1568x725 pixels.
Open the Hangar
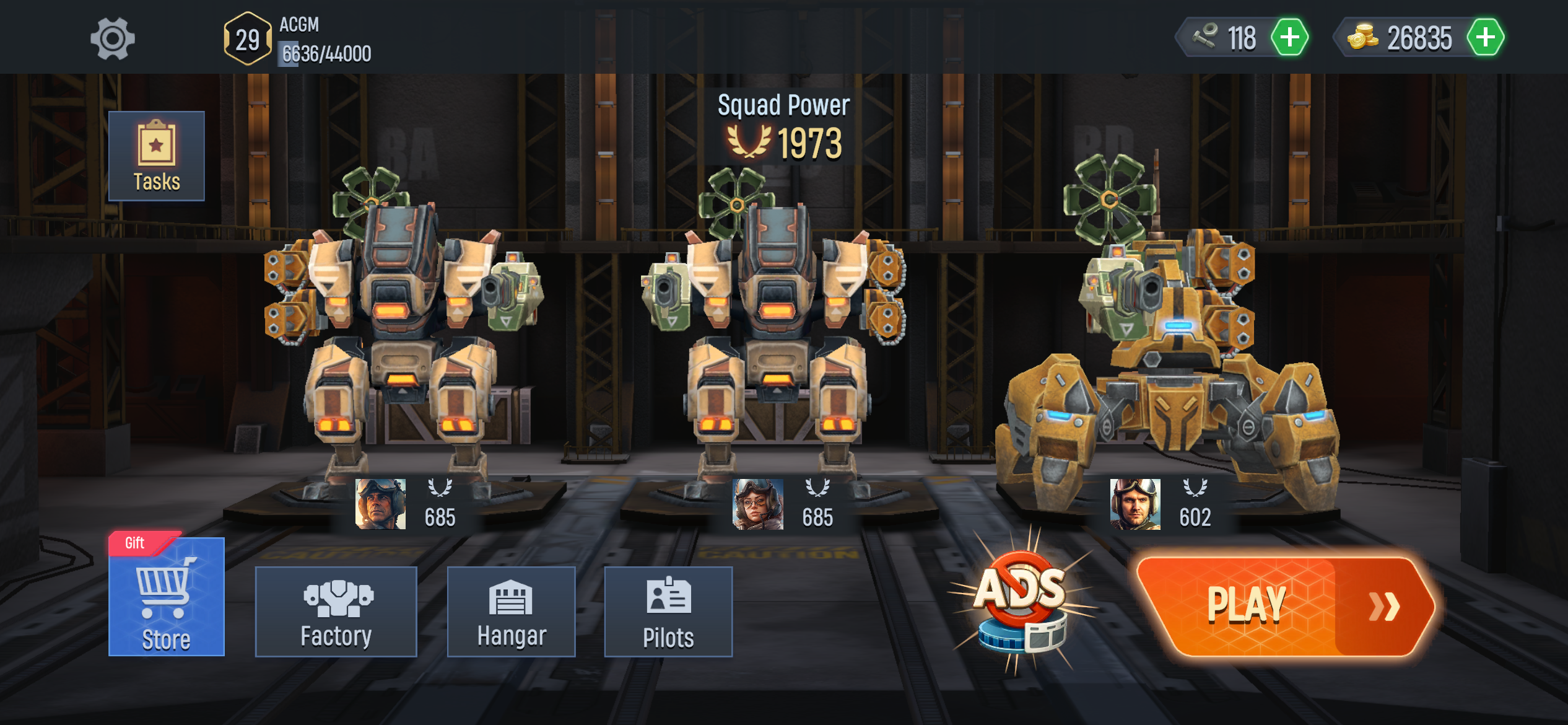coord(511,612)
